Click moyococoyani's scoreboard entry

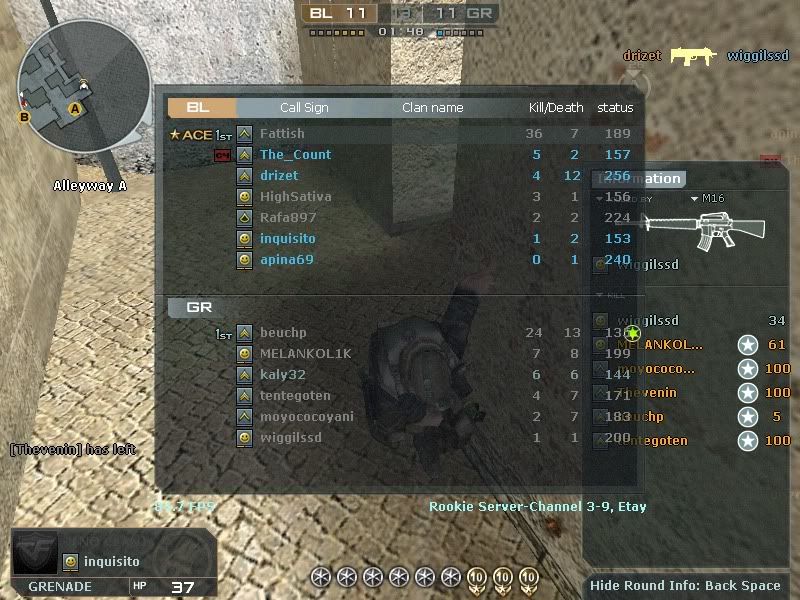tap(306, 417)
